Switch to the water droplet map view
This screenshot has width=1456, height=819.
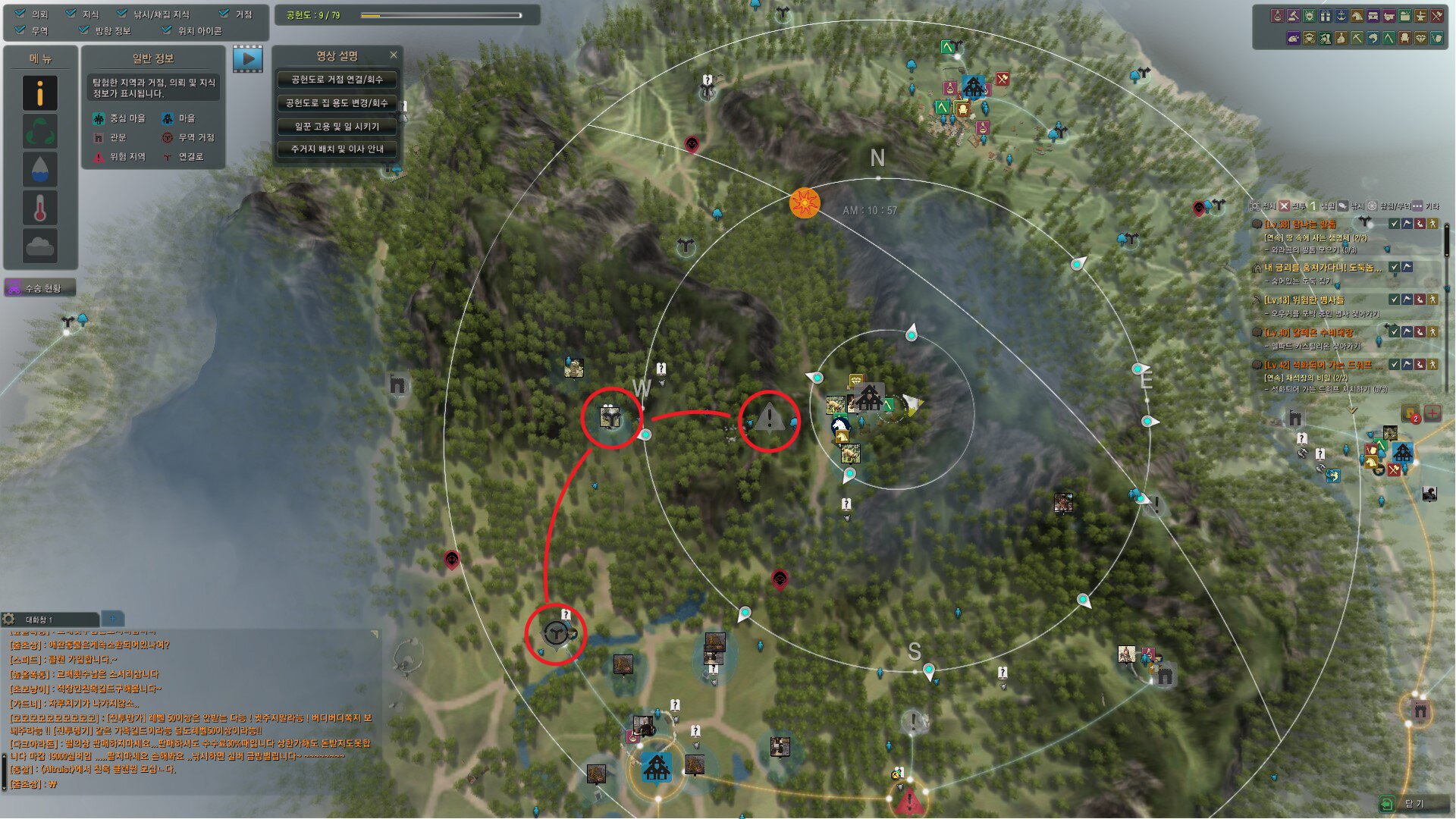[40, 169]
